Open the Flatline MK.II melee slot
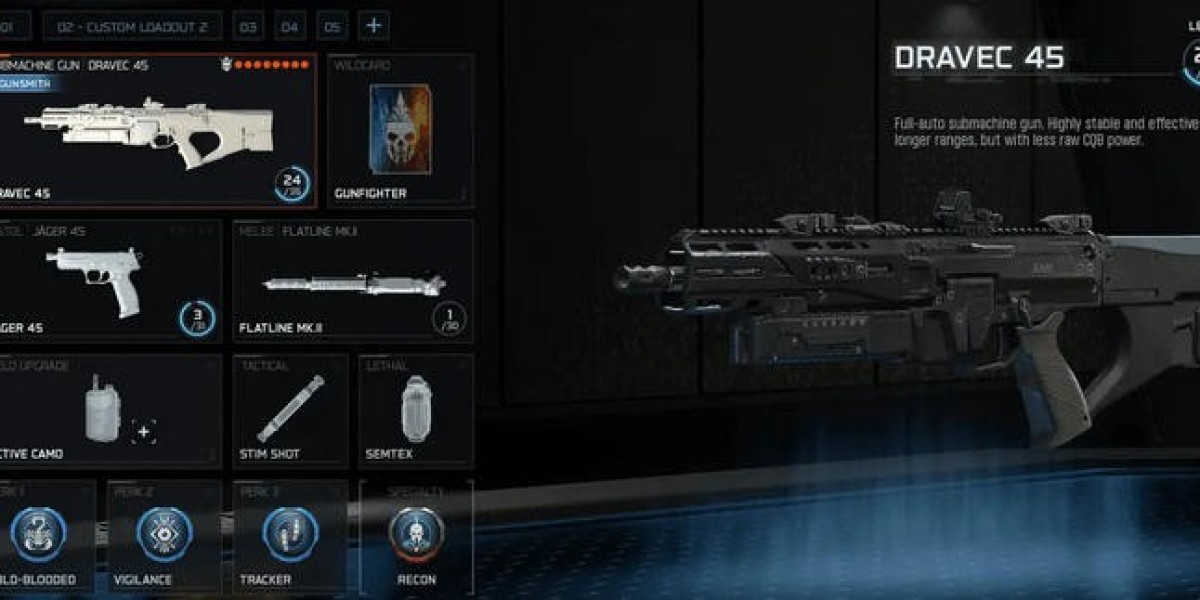 [x=353, y=281]
